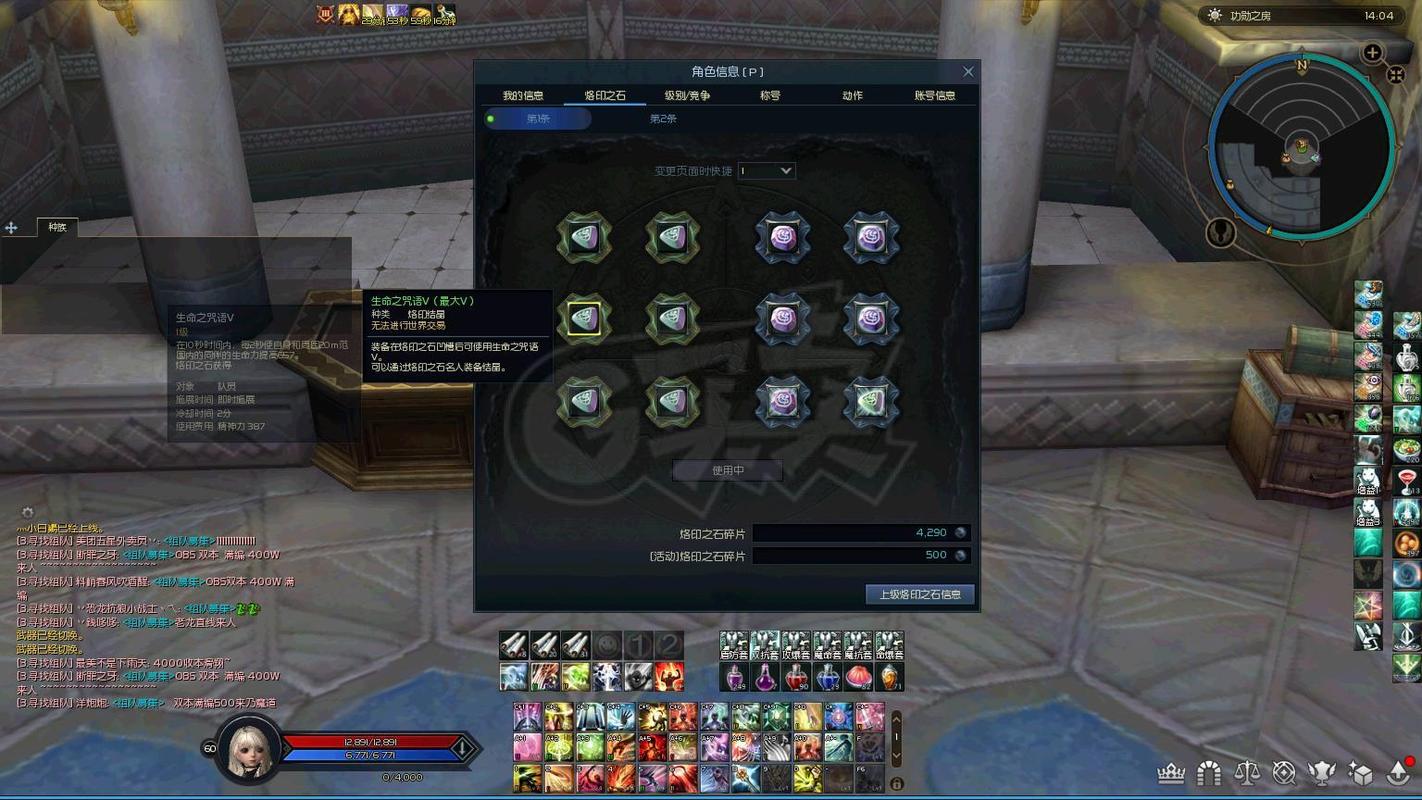The width and height of the screenshot is (1422, 800).
Task: Open the balance scales menu icon
Action: tap(1247, 773)
